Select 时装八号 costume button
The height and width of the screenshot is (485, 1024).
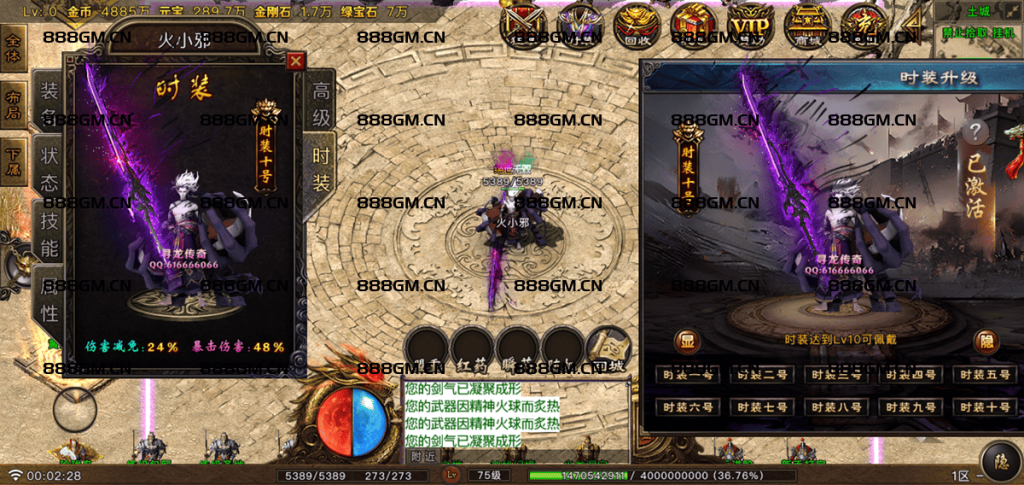tap(834, 408)
